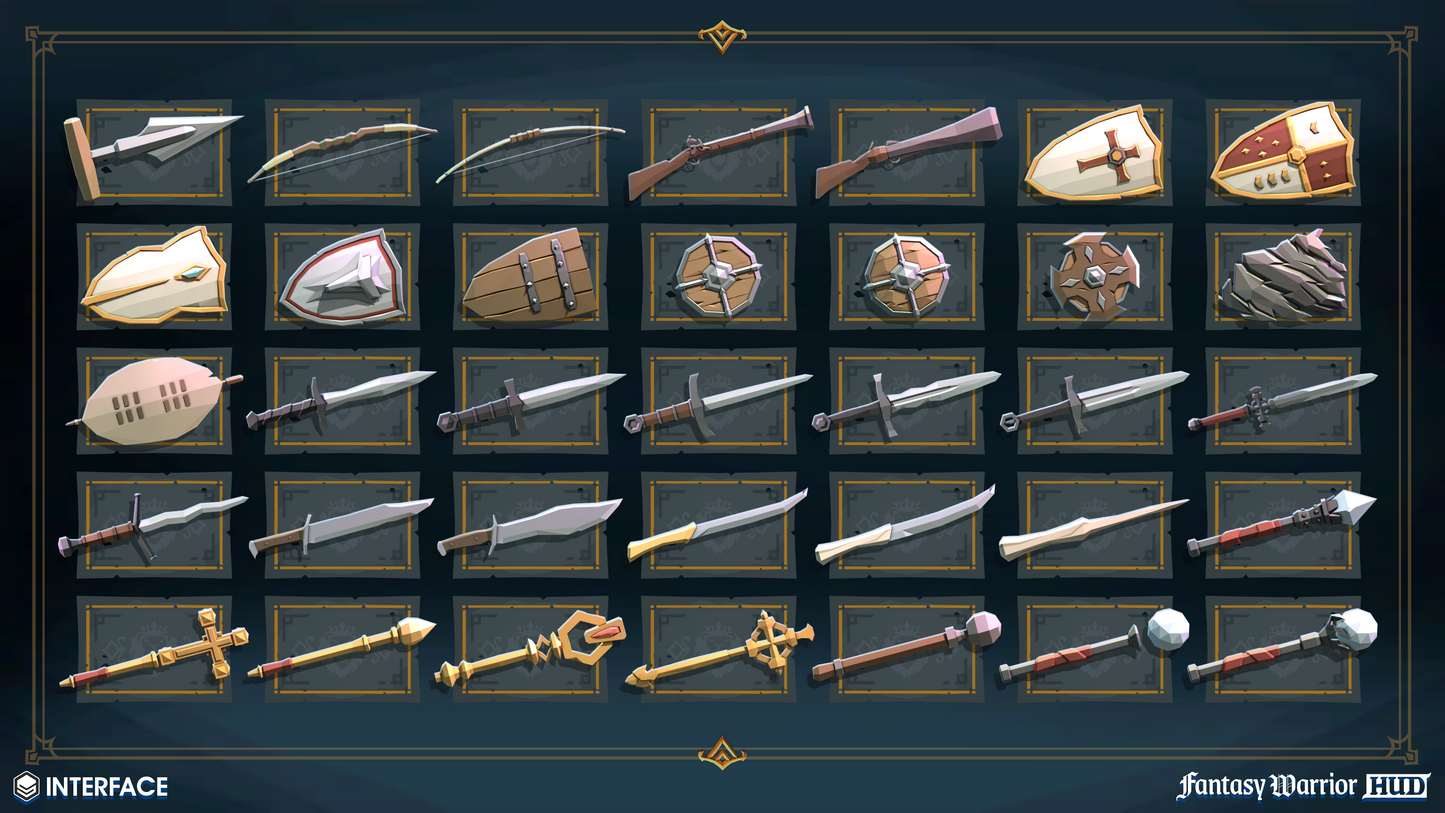Choose the white shield with red cross
The height and width of the screenshot is (813, 1445).
(1095, 152)
